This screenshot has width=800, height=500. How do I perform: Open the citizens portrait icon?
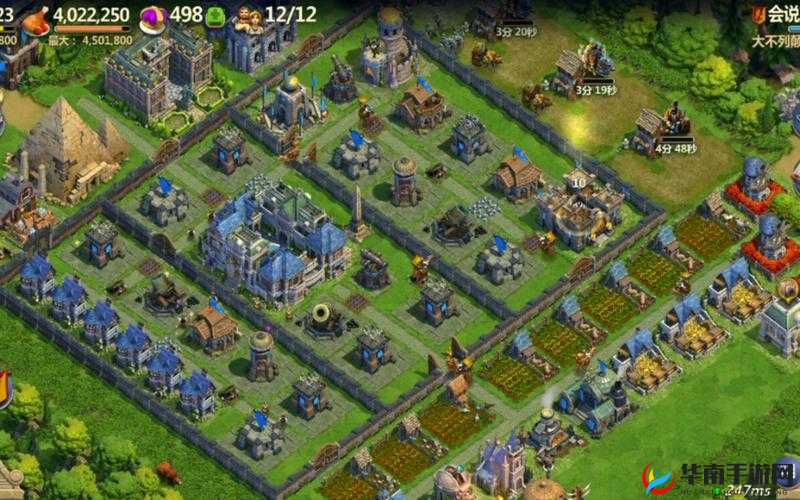pyautogui.click(x=247, y=16)
